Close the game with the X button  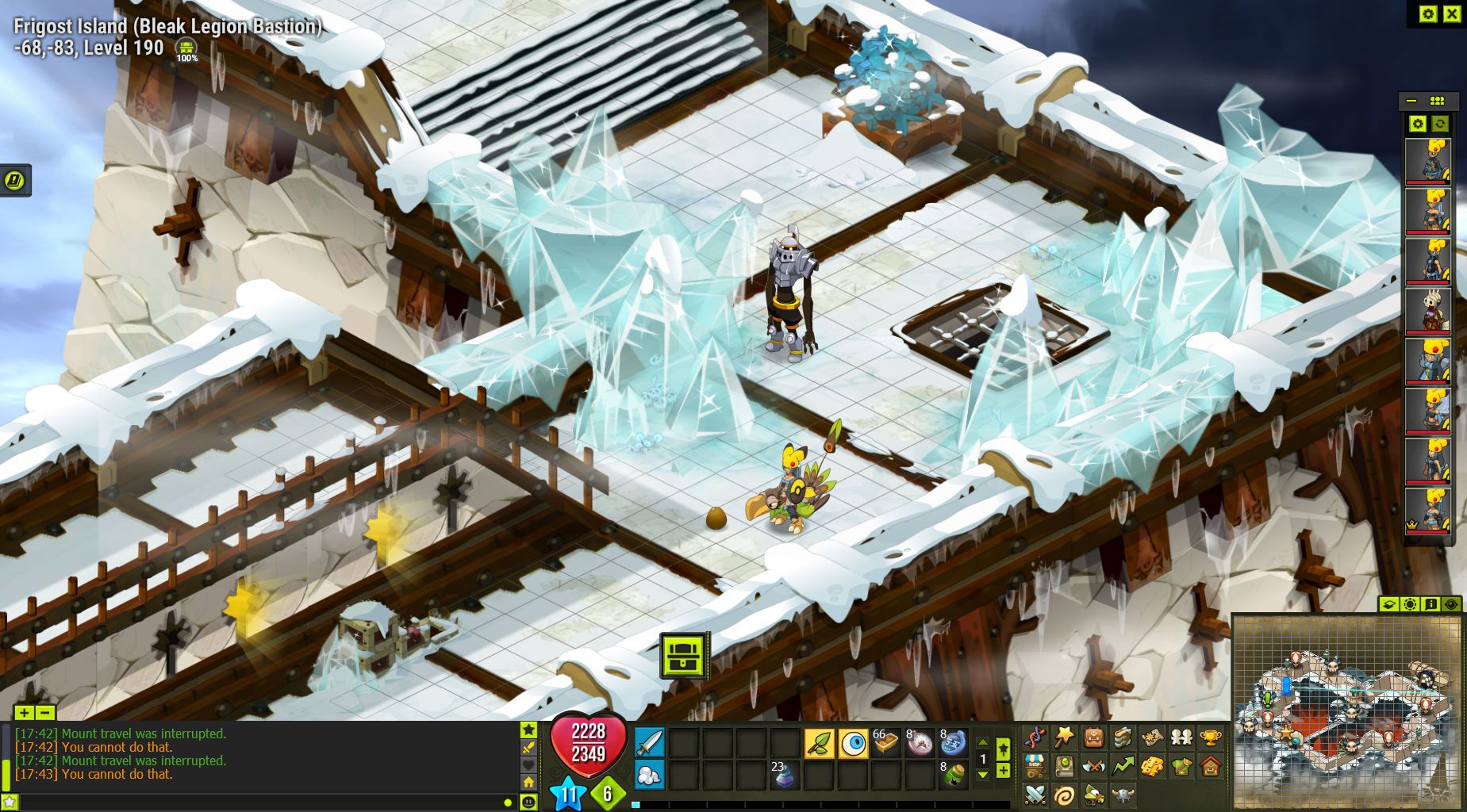pyautogui.click(x=1452, y=13)
